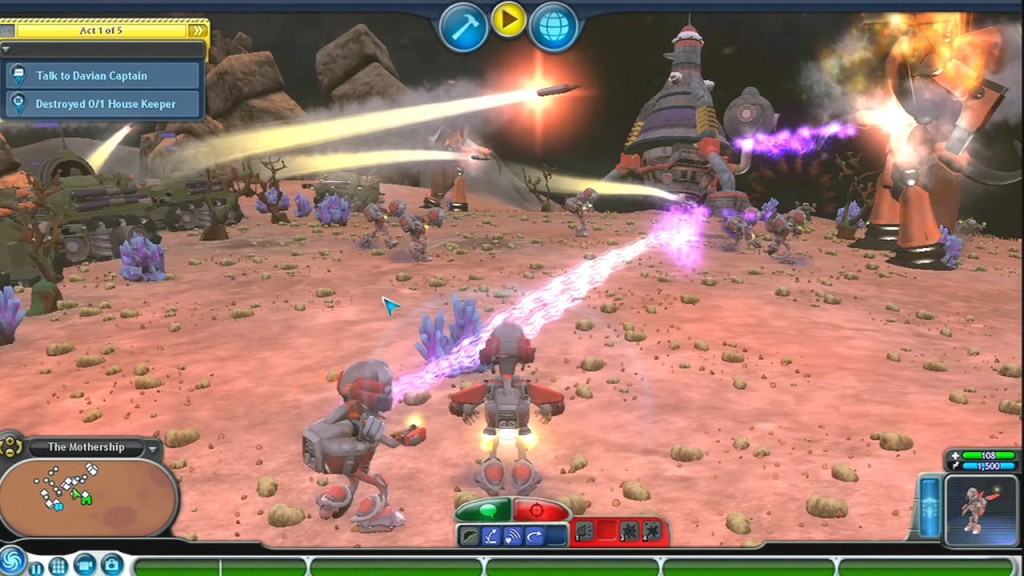Open the Spore swirl menu button
The image size is (1024, 576).
(x=12, y=561)
